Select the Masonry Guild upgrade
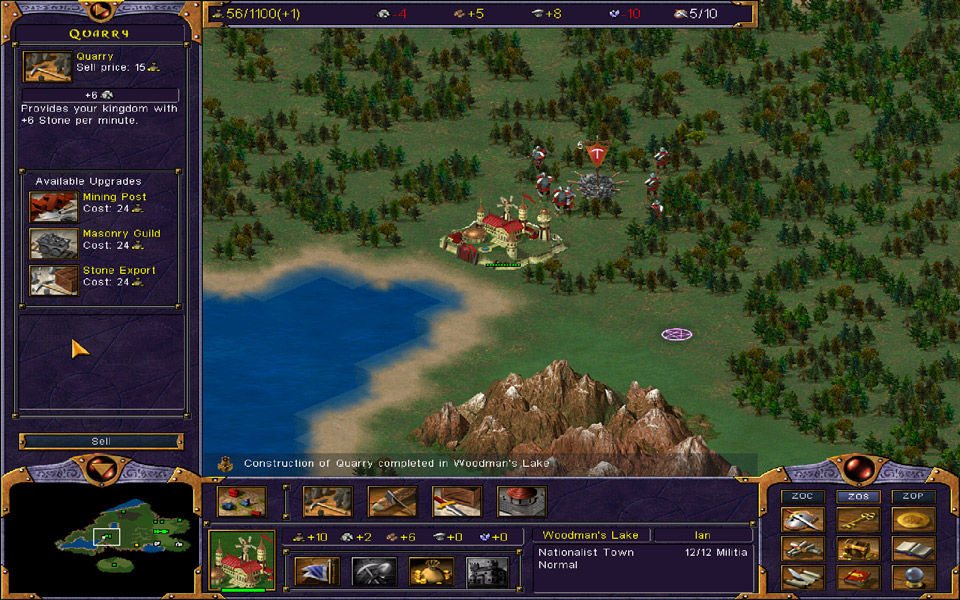Image resolution: width=960 pixels, height=600 pixels. pyautogui.click(x=54, y=243)
